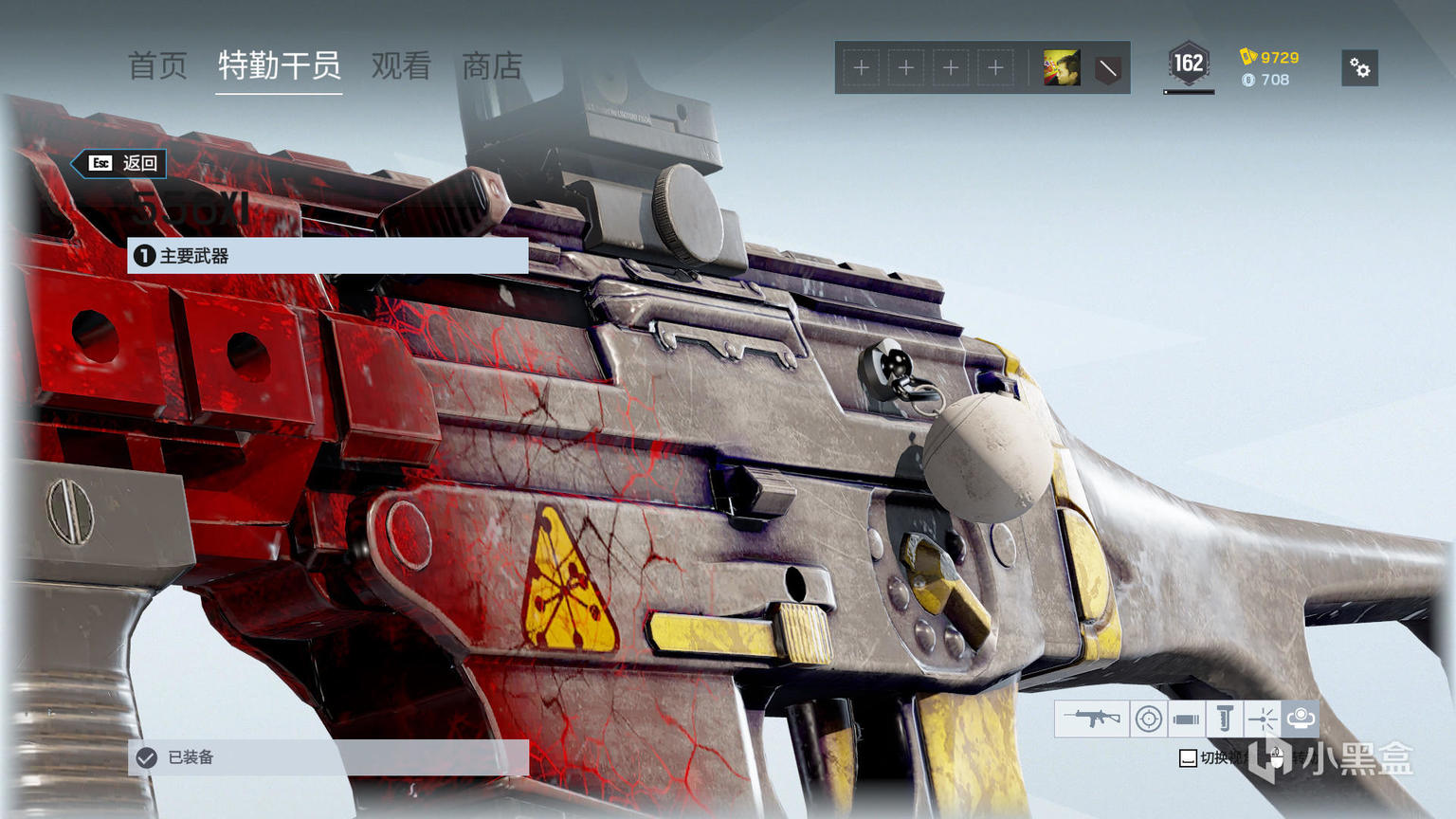Select the 主要武器 primary weapon row

click(x=327, y=256)
